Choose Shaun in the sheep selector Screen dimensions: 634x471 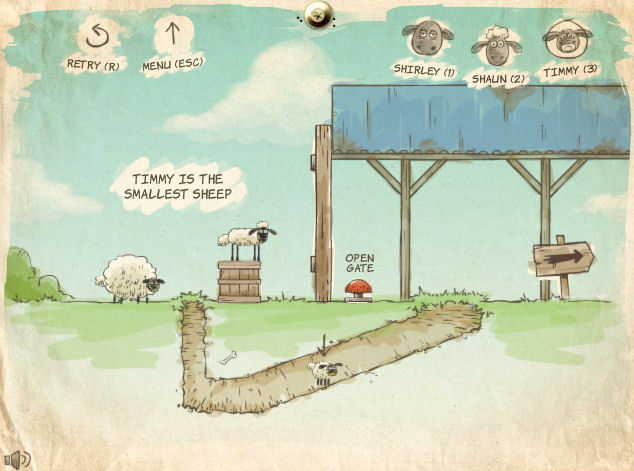(x=497, y=45)
